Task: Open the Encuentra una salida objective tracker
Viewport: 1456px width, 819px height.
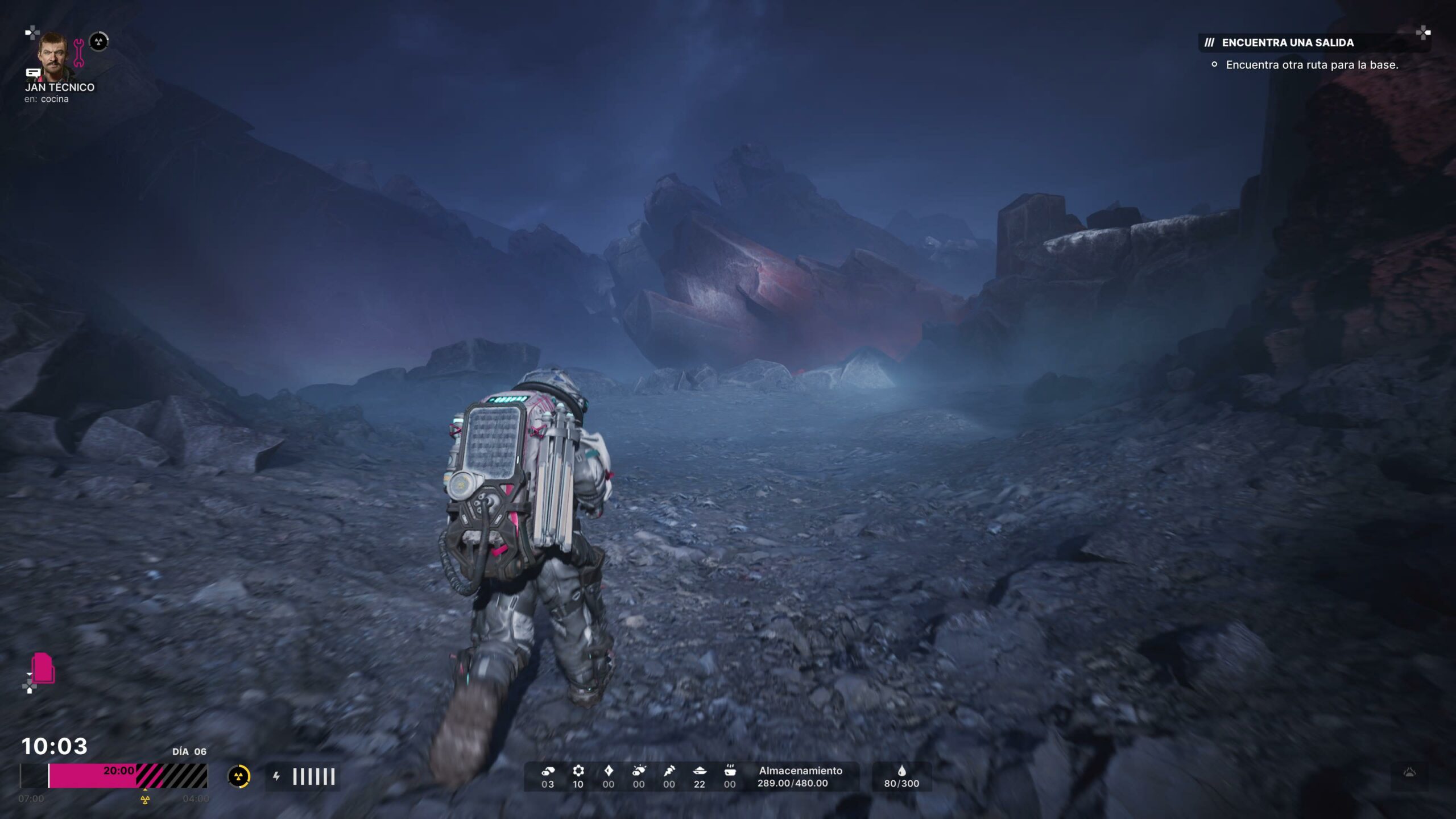Action: point(1287,43)
